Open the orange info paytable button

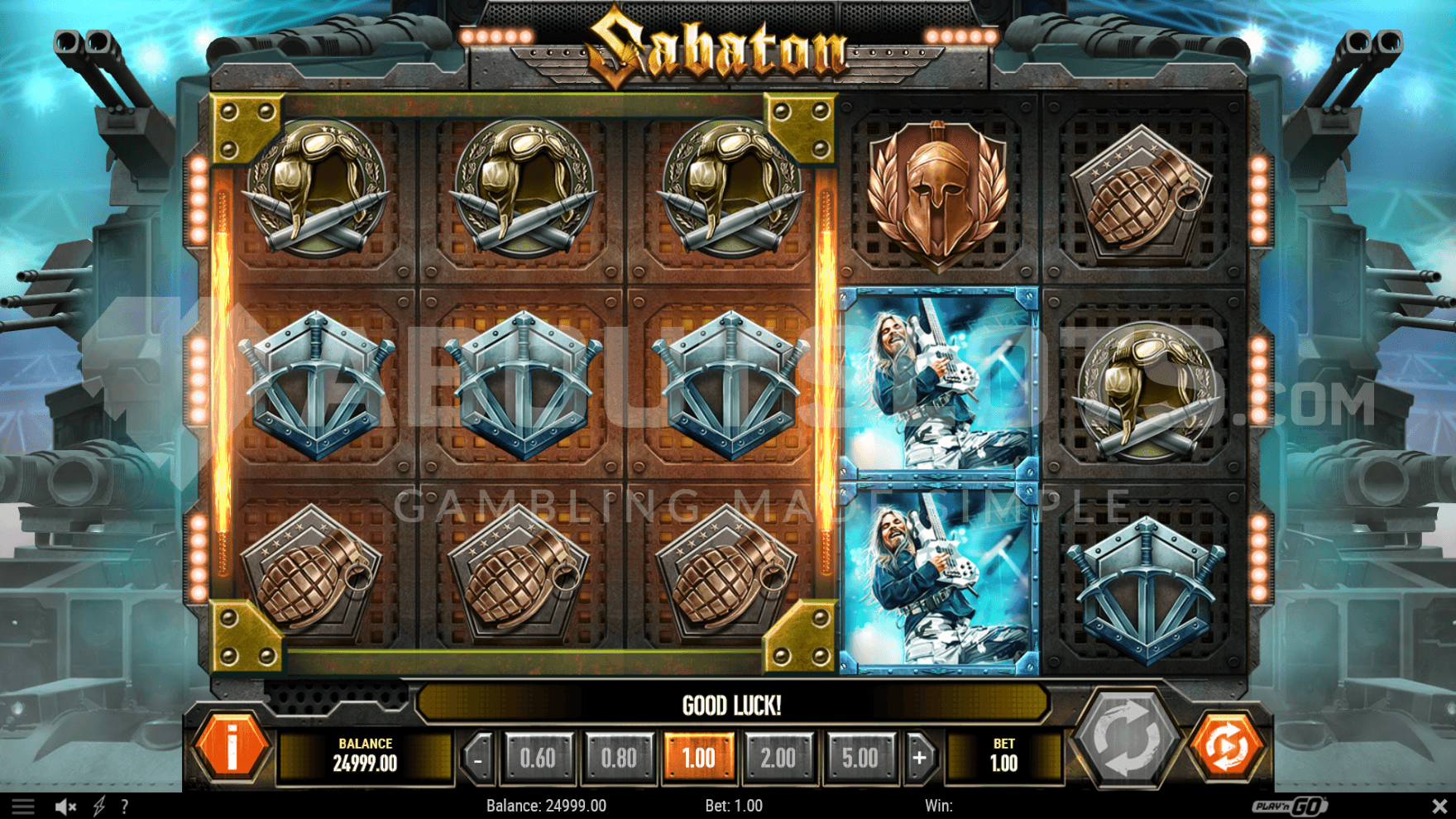point(232,747)
